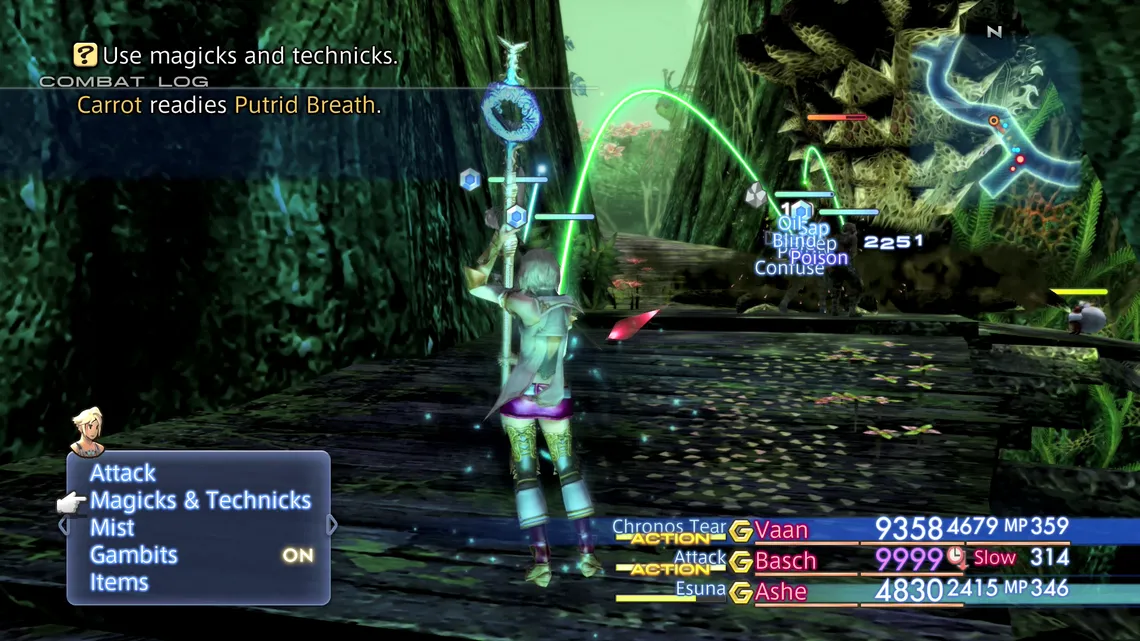
Task: Select Vaan in the party list
Action: [781, 530]
